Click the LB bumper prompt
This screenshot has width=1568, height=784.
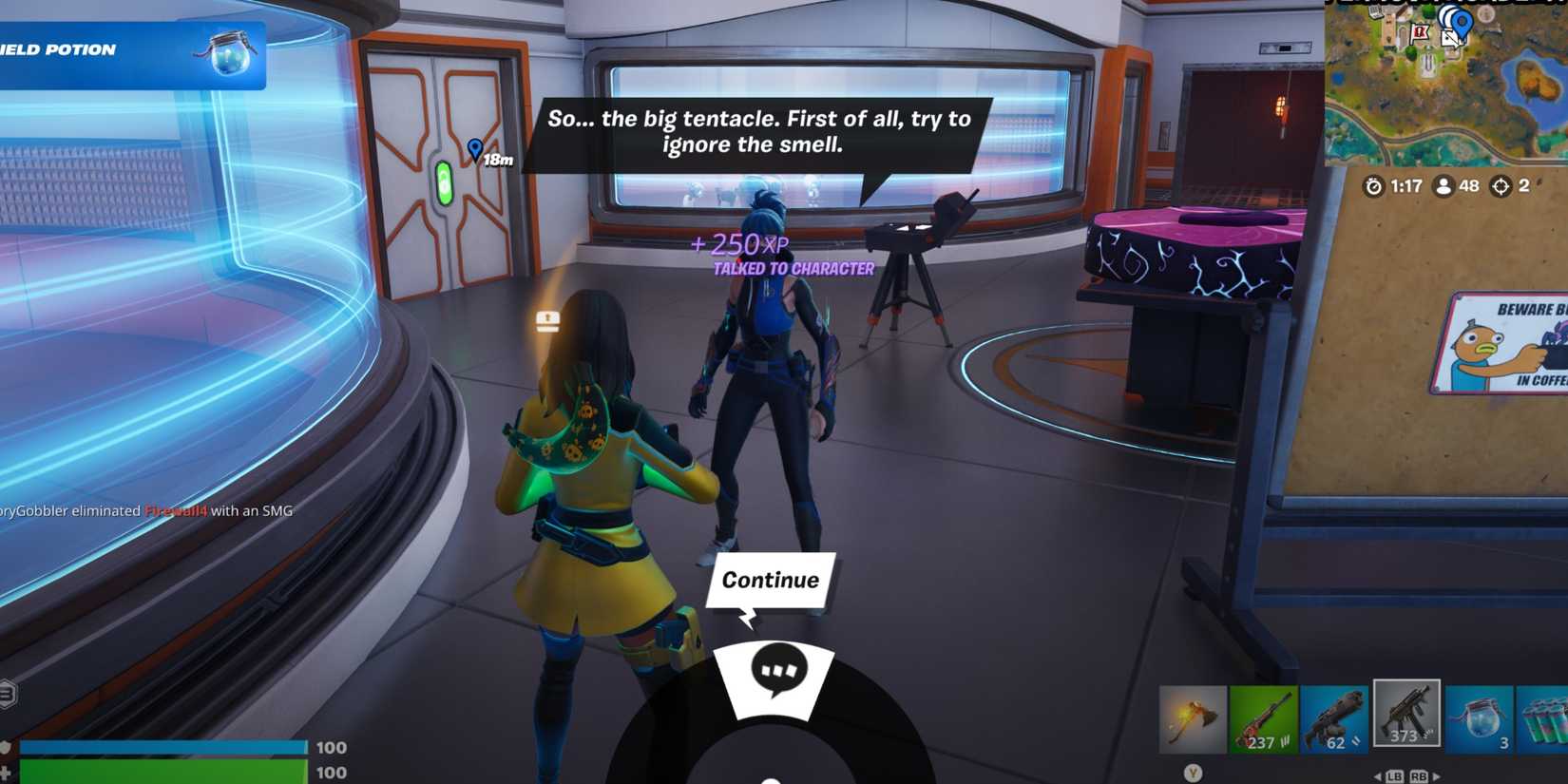click(x=1395, y=774)
